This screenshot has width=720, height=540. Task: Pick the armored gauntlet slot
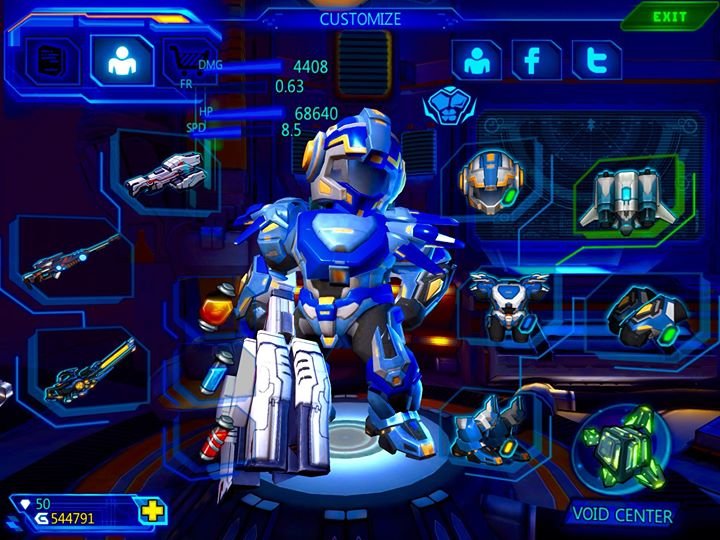pyautogui.click(x=645, y=312)
